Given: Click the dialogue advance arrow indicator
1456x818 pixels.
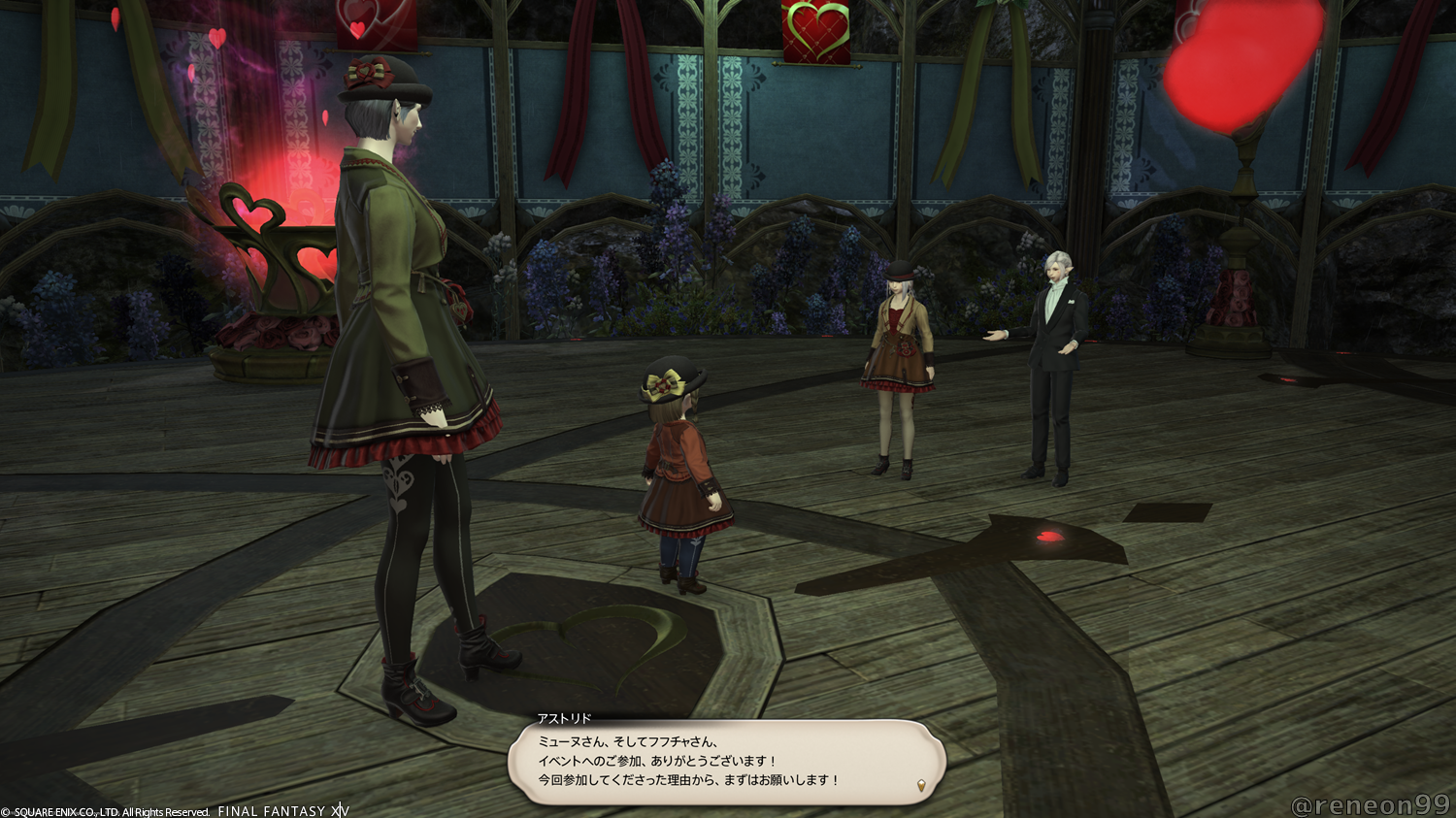Looking at the screenshot, I should (920, 784).
